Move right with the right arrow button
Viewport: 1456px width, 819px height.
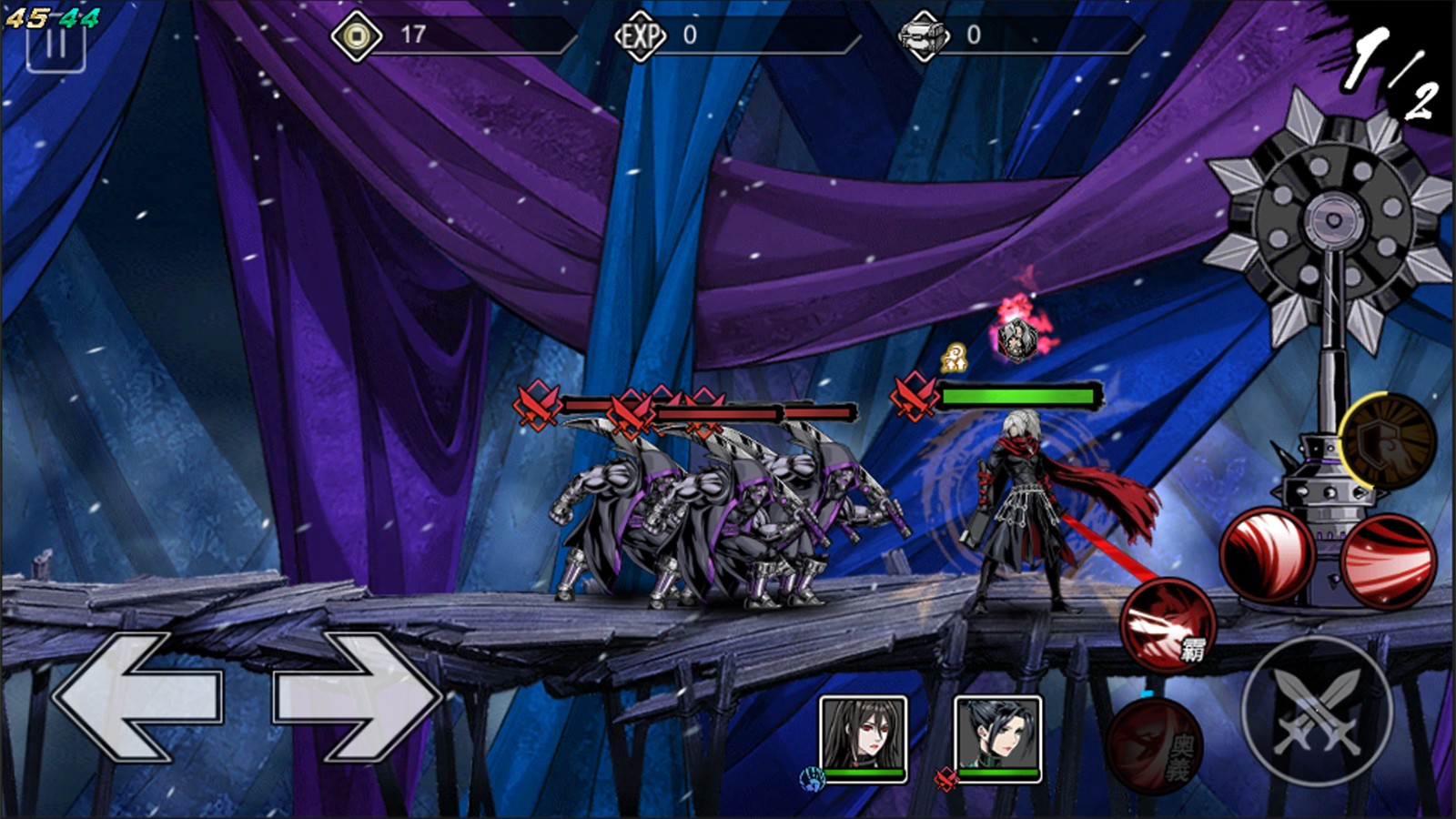pos(358,696)
